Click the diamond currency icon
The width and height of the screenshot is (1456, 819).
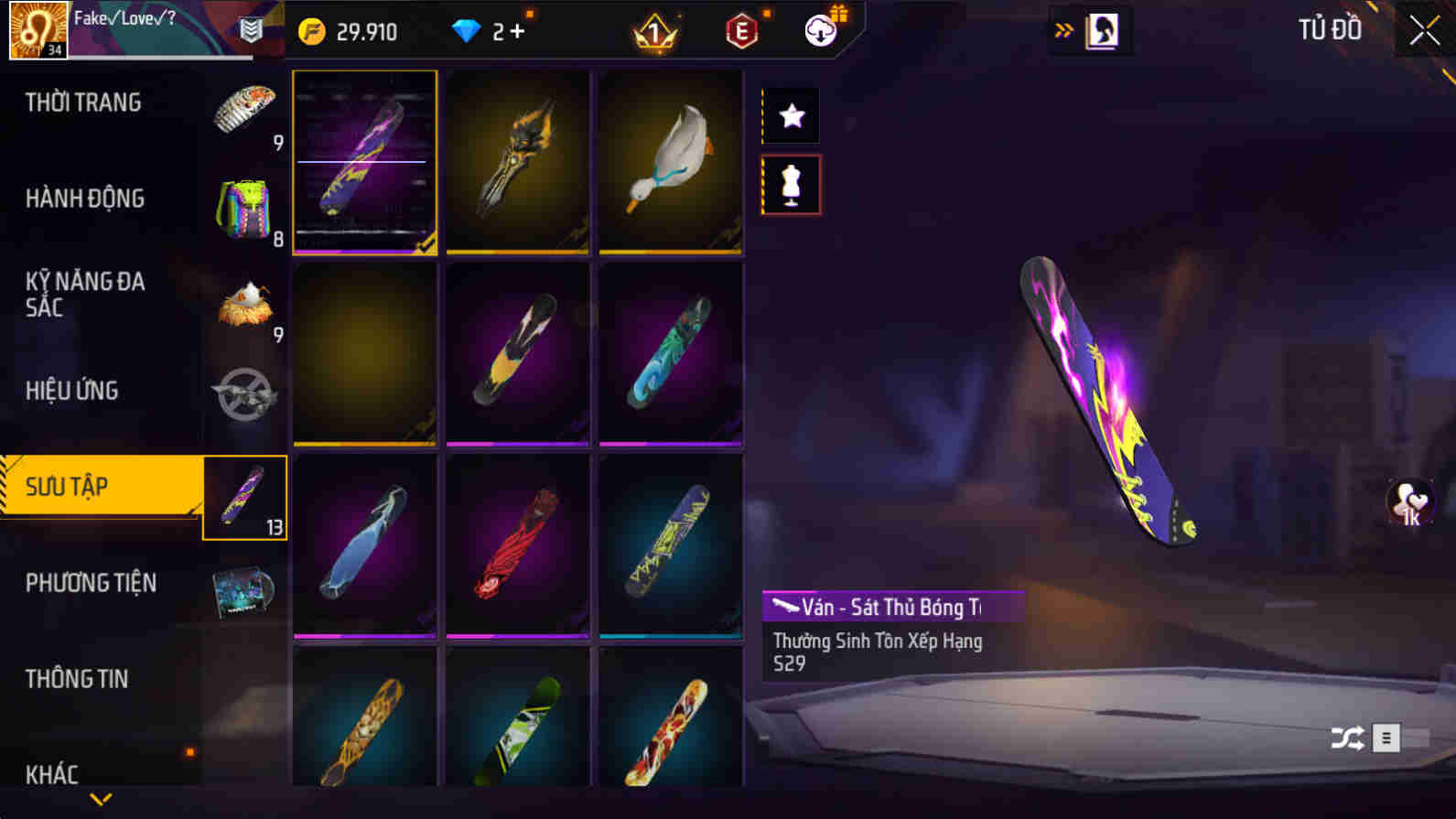point(468,29)
